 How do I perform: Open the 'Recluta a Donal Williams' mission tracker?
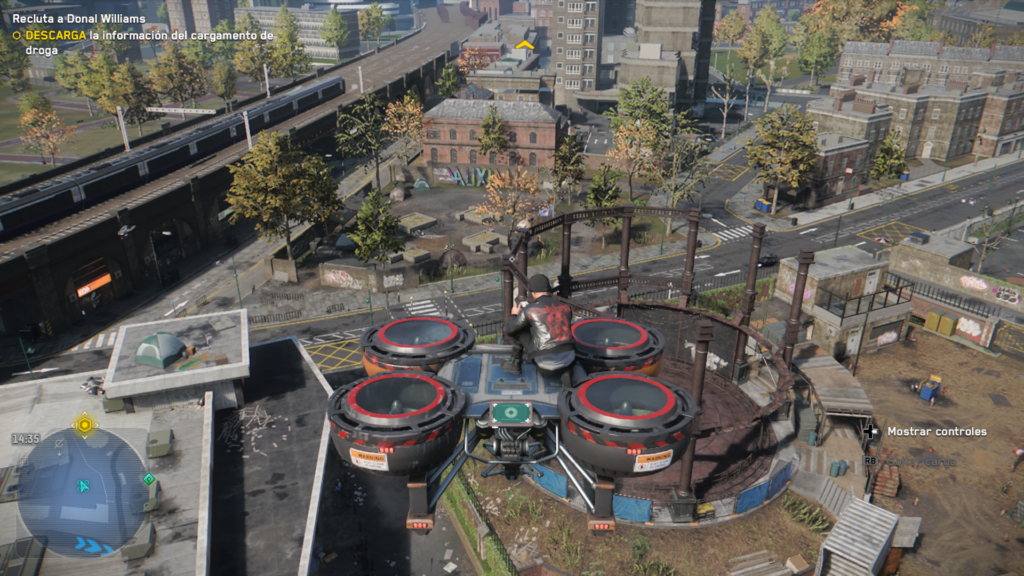[x=79, y=19]
